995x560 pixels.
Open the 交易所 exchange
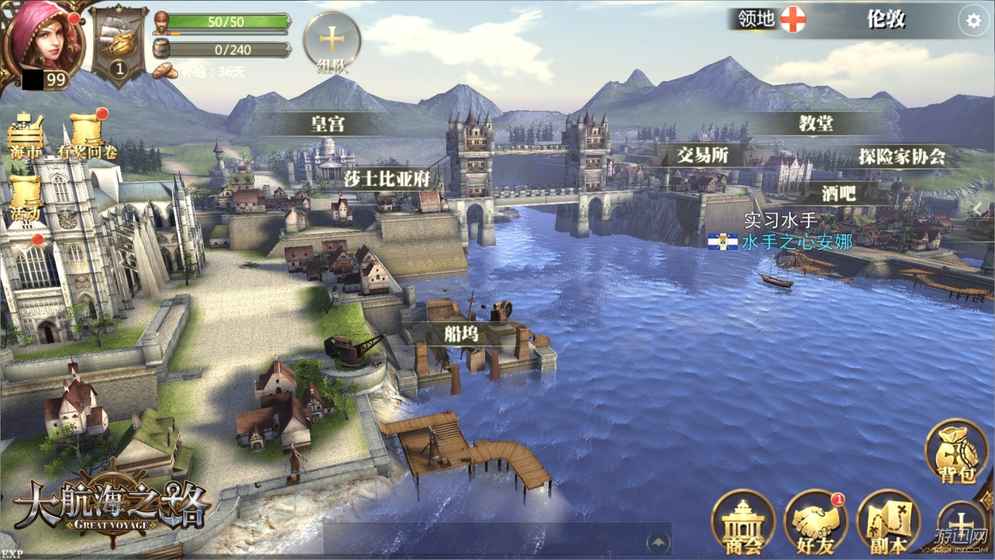(x=702, y=155)
